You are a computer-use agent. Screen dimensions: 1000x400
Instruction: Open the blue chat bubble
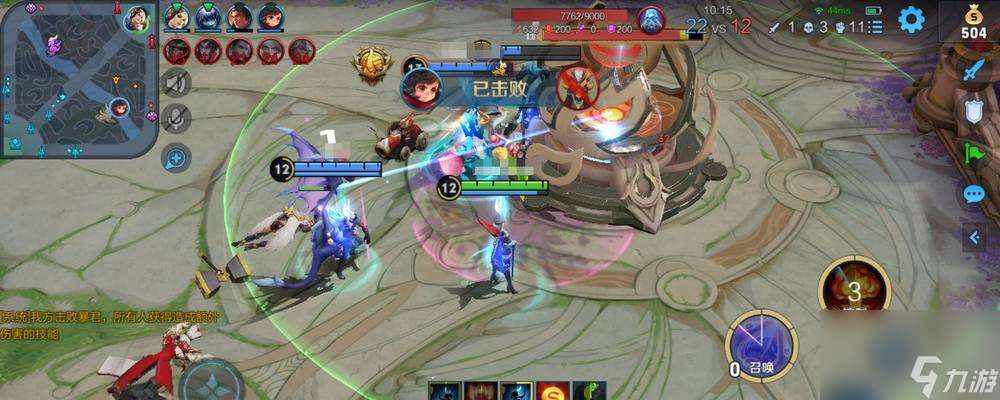(974, 194)
